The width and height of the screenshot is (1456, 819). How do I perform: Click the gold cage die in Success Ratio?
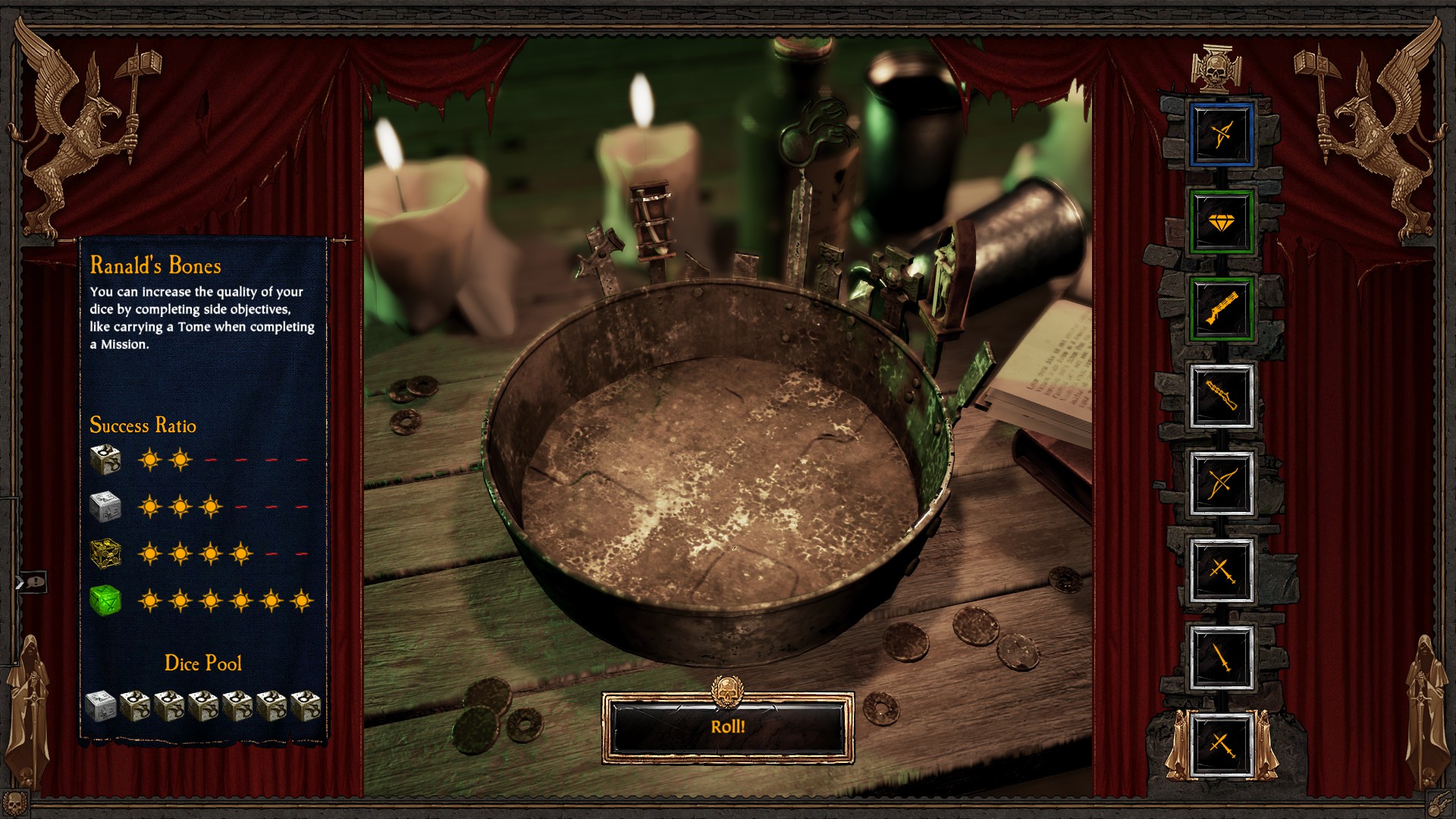pos(105,554)
